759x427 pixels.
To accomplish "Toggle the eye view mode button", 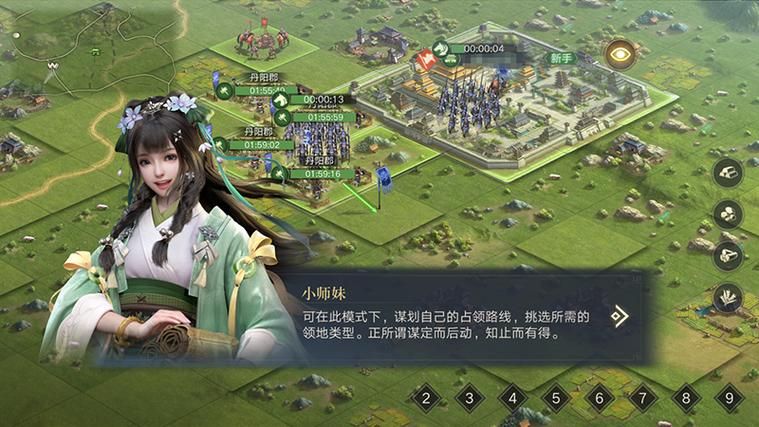I will [x=620, y=53].
